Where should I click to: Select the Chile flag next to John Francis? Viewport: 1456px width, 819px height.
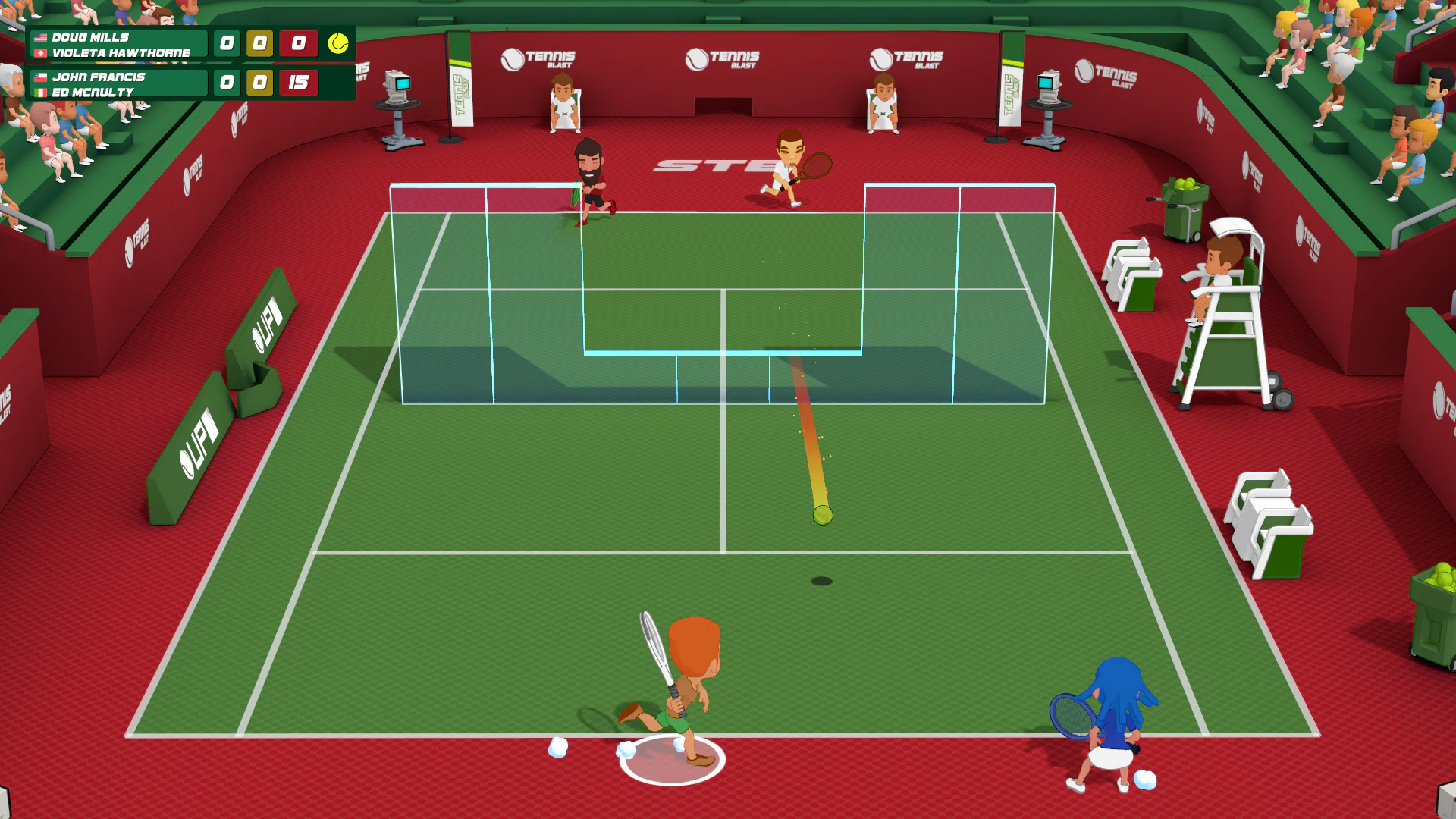click(40, 76)
